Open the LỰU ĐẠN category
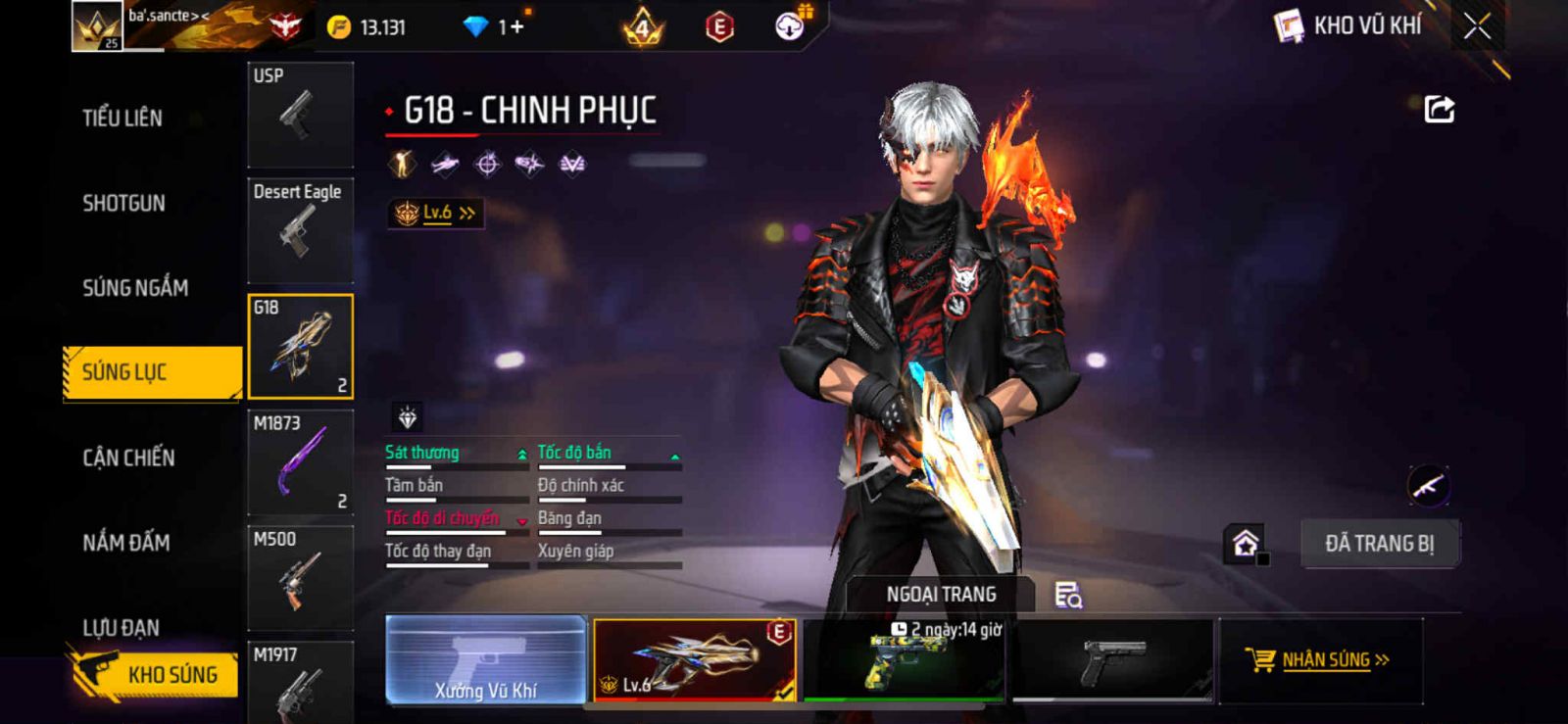The height and width of the screenshot is (724, 1568). pos(122,627)
